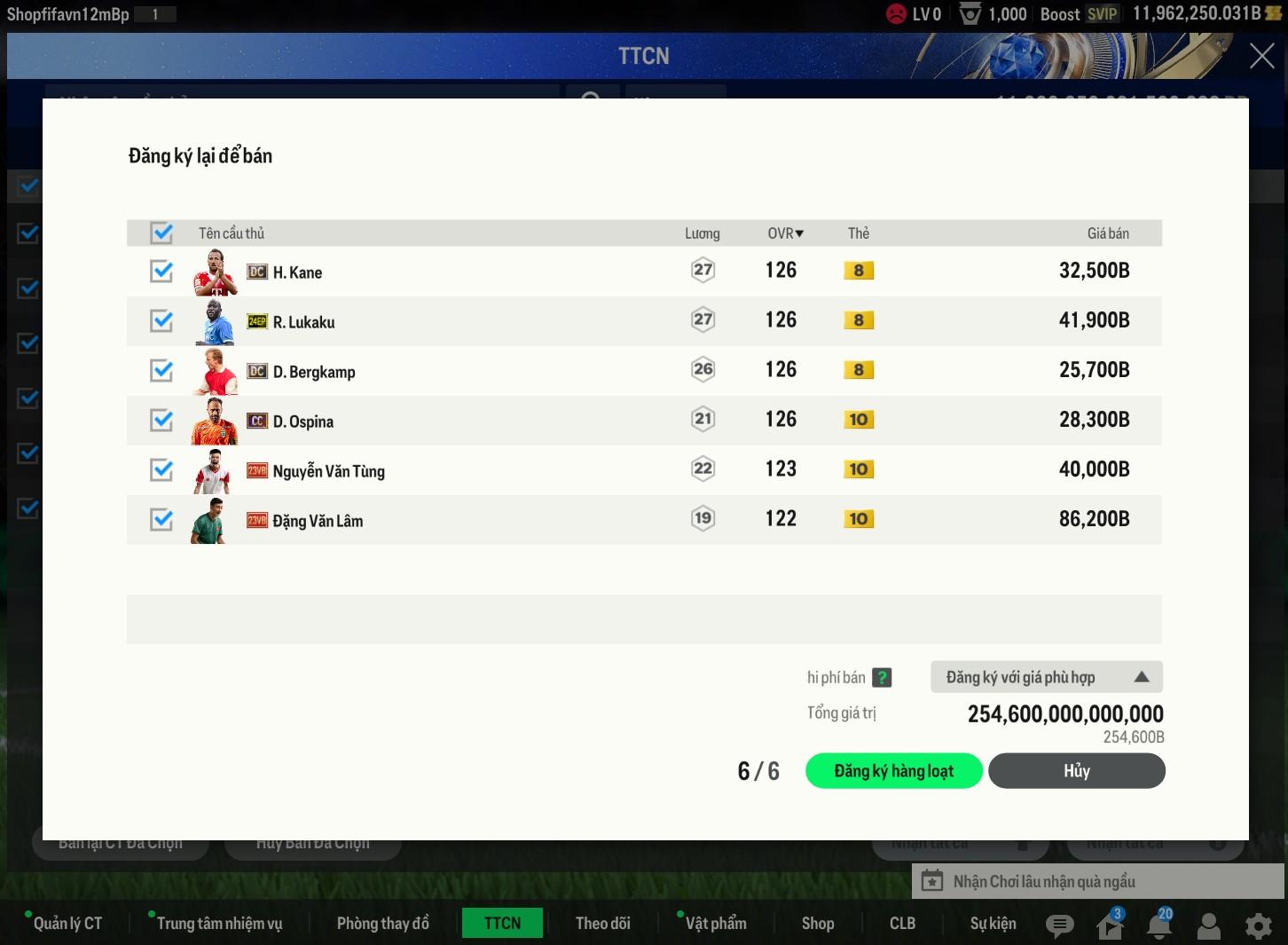
Task: Confirm with the green Đăng ký hàng loạt button
Action: (x=893, y=771)
